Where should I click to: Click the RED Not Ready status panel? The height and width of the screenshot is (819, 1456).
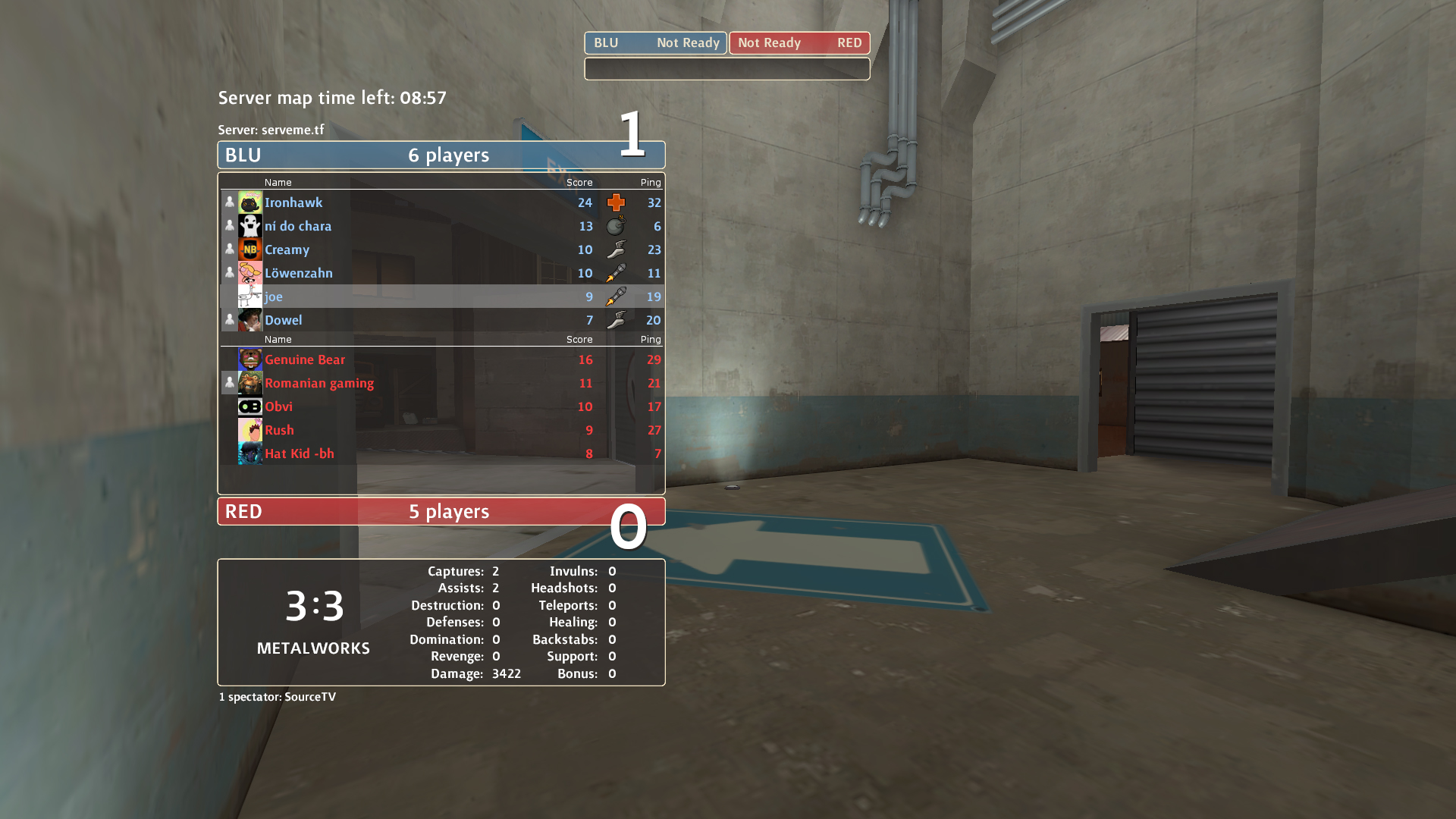pos(799,43)
